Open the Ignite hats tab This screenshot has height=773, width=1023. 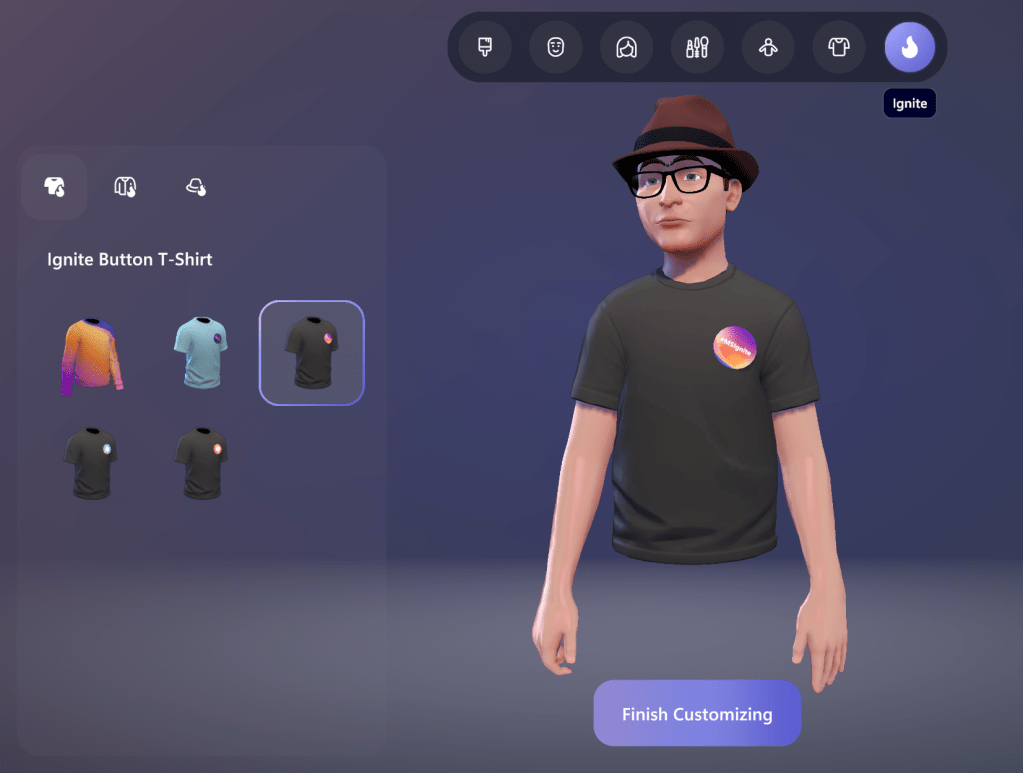(196, 186)
